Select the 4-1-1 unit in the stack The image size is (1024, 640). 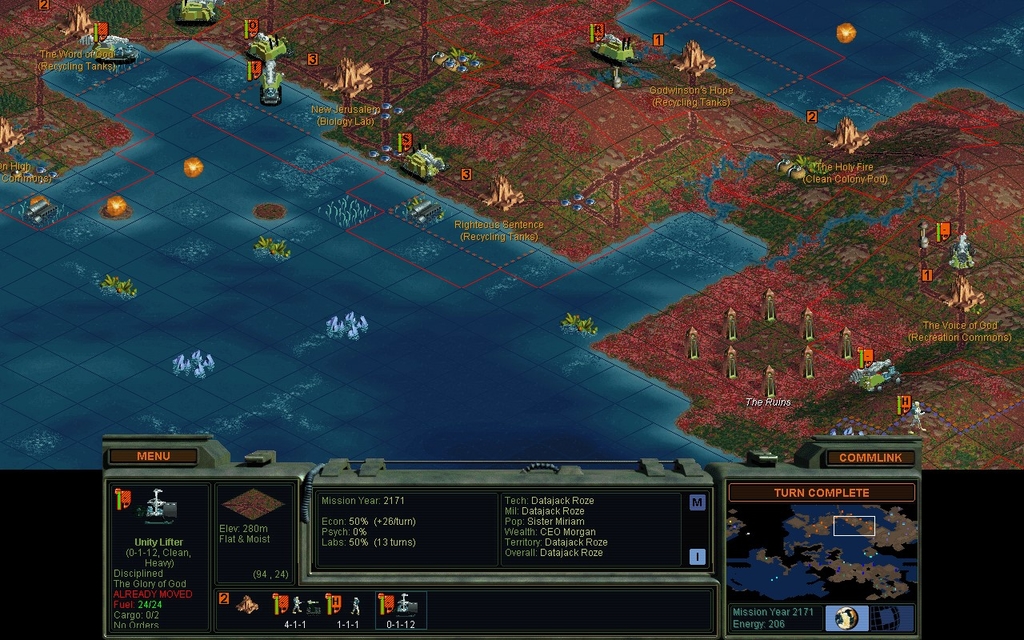pyautogui.click(x=295, y=607)
